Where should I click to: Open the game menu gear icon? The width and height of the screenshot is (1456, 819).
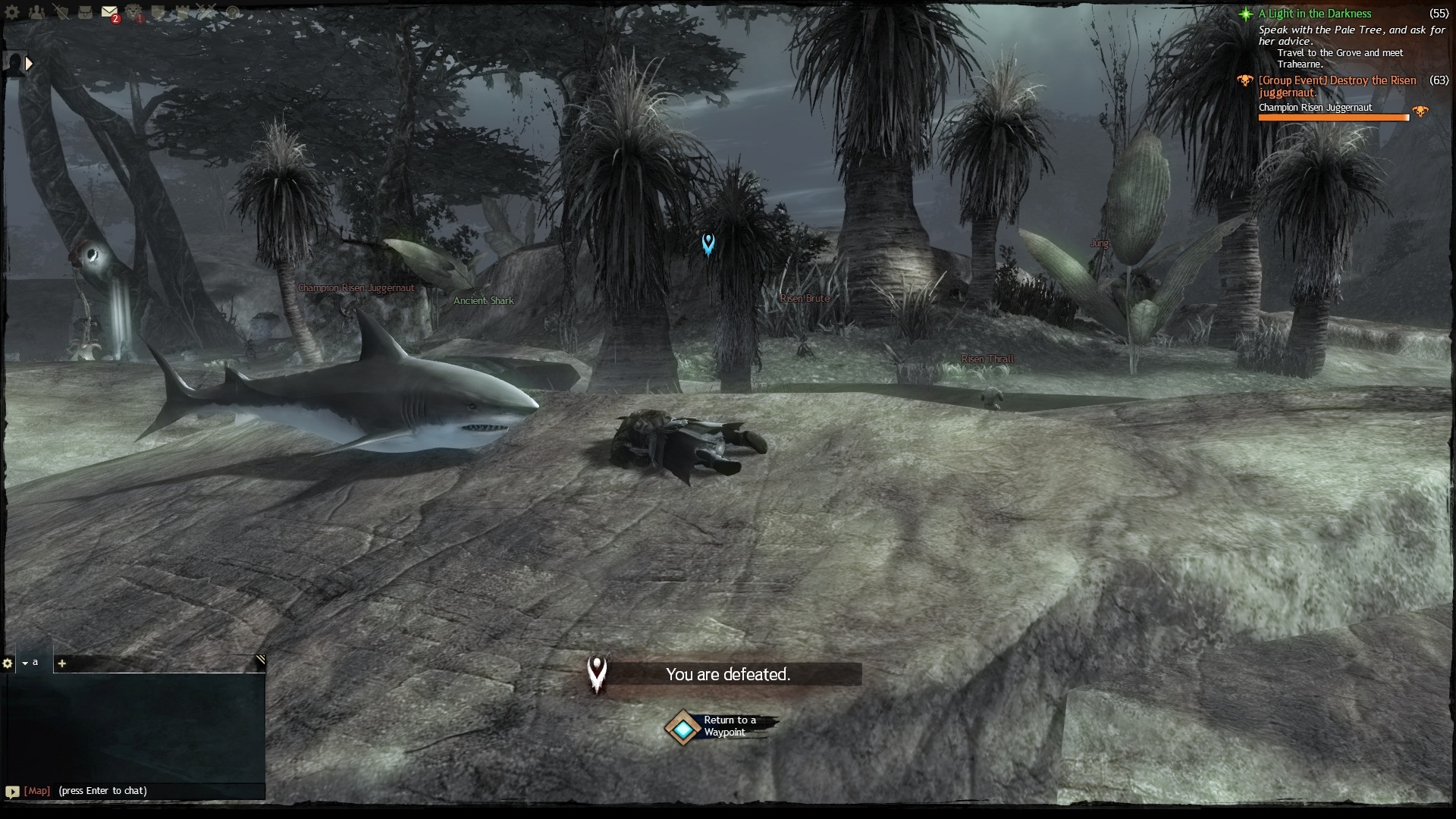(x=11, y=13)
